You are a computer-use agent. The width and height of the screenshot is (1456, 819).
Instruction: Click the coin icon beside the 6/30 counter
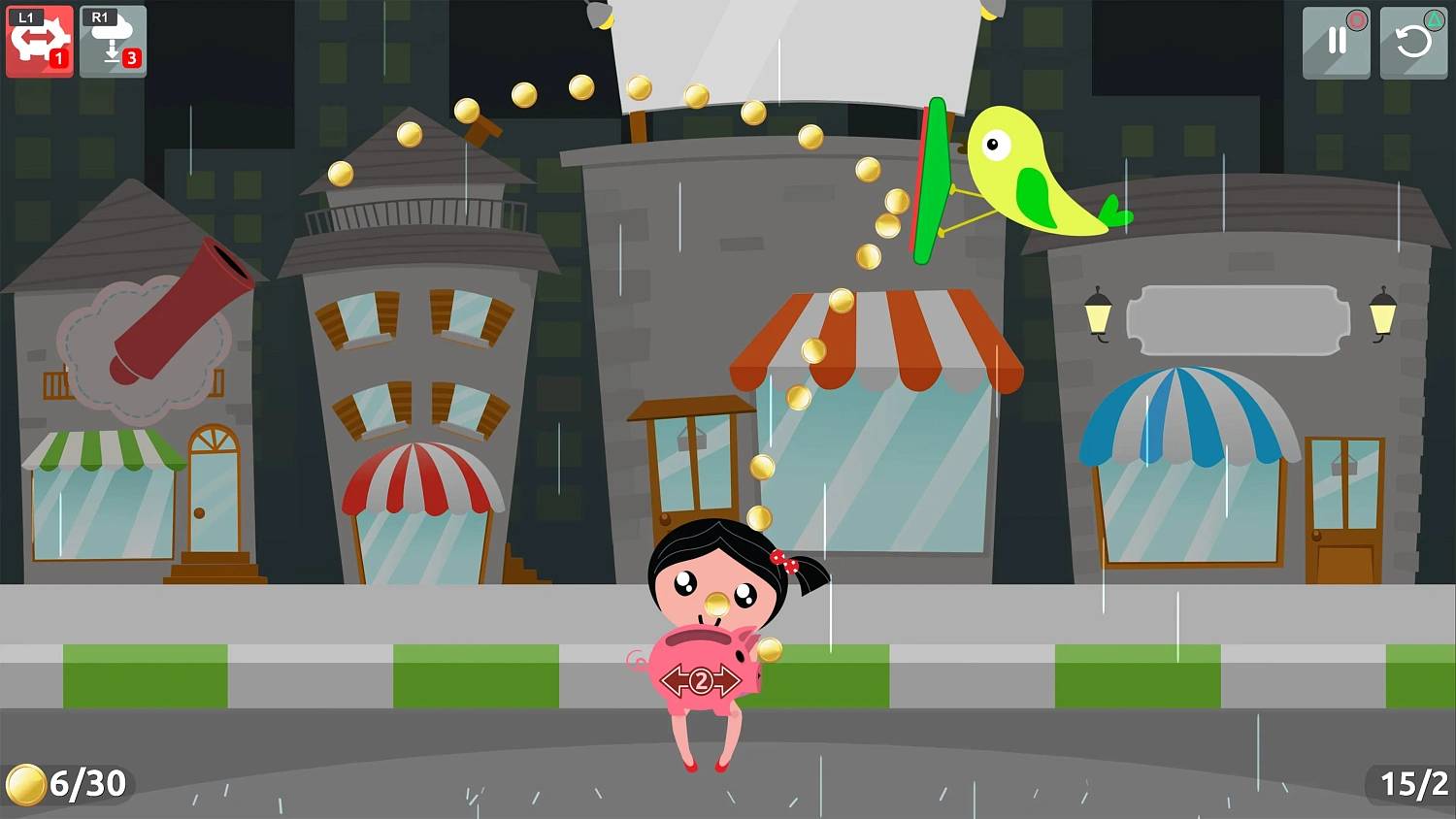[26, 784]
